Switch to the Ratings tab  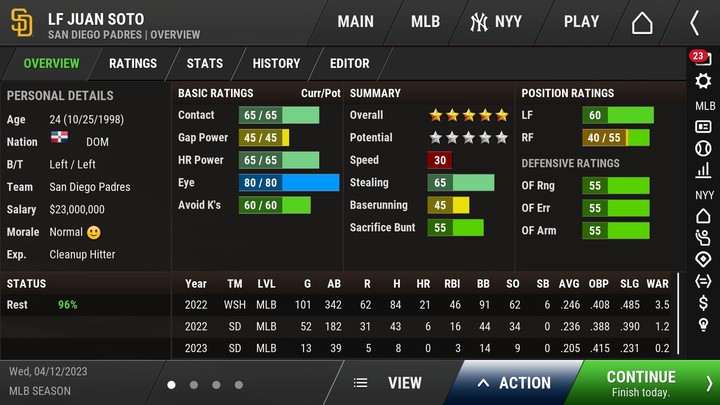(x=133, y=63)
